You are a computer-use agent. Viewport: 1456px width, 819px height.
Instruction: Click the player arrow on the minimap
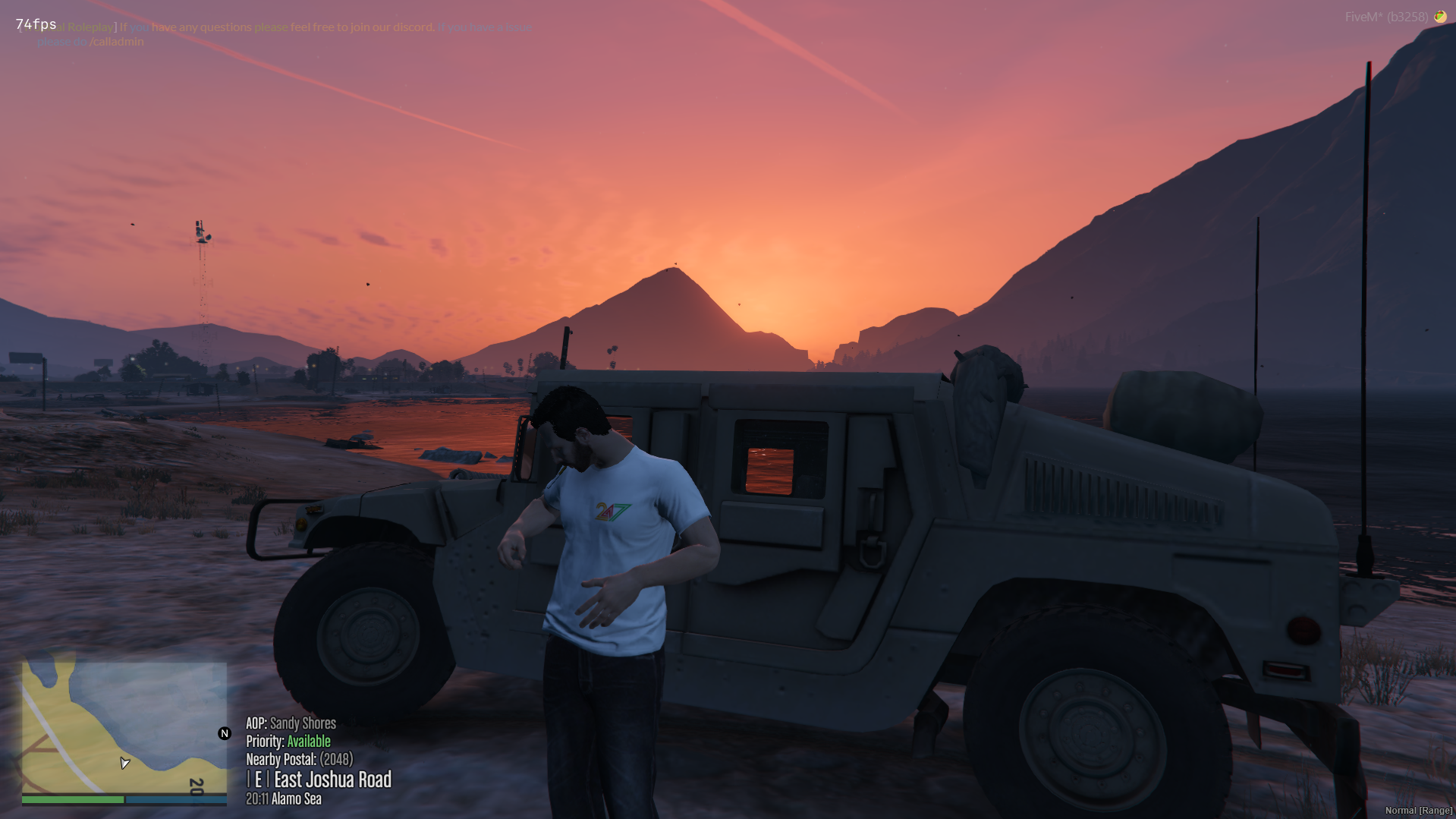[124, 764]
